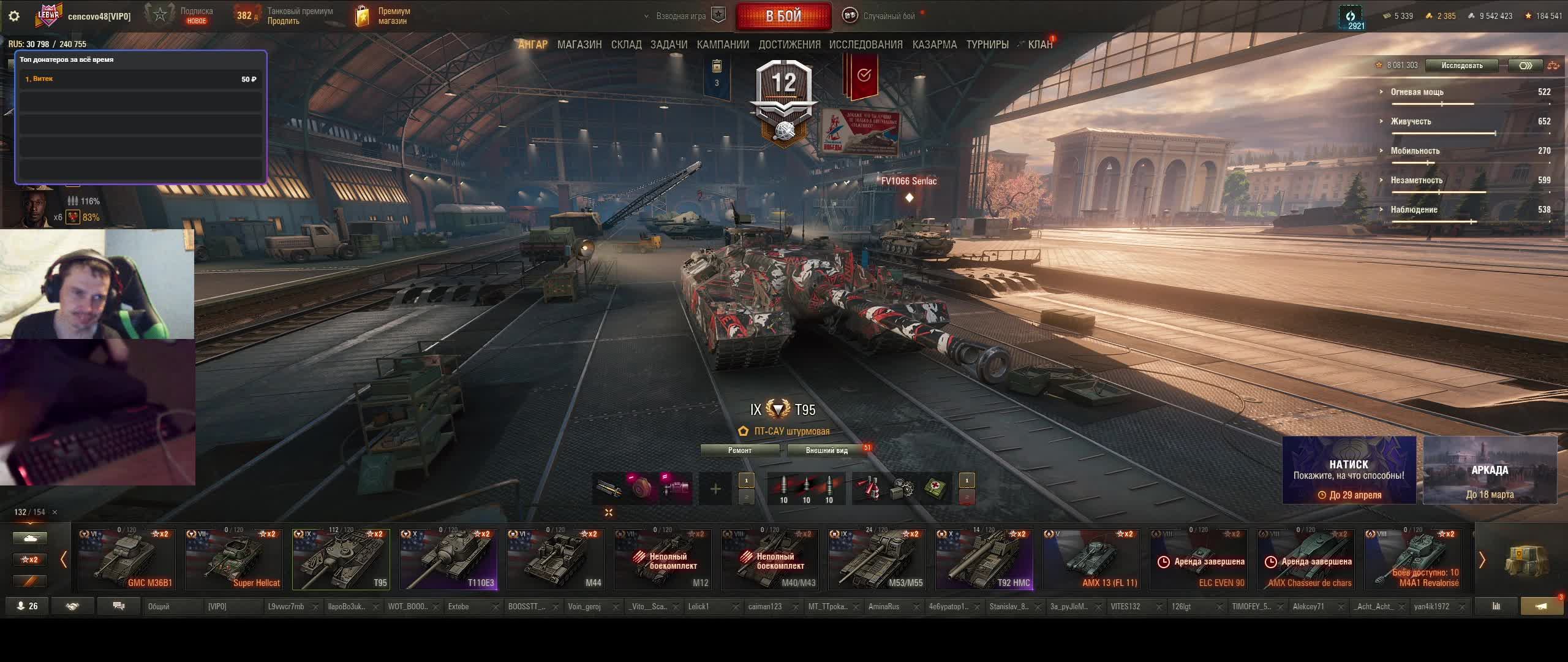Show the КАЗАРМА tab
The width and height of the screenshot is (1568, 662).
click(934, 45)
